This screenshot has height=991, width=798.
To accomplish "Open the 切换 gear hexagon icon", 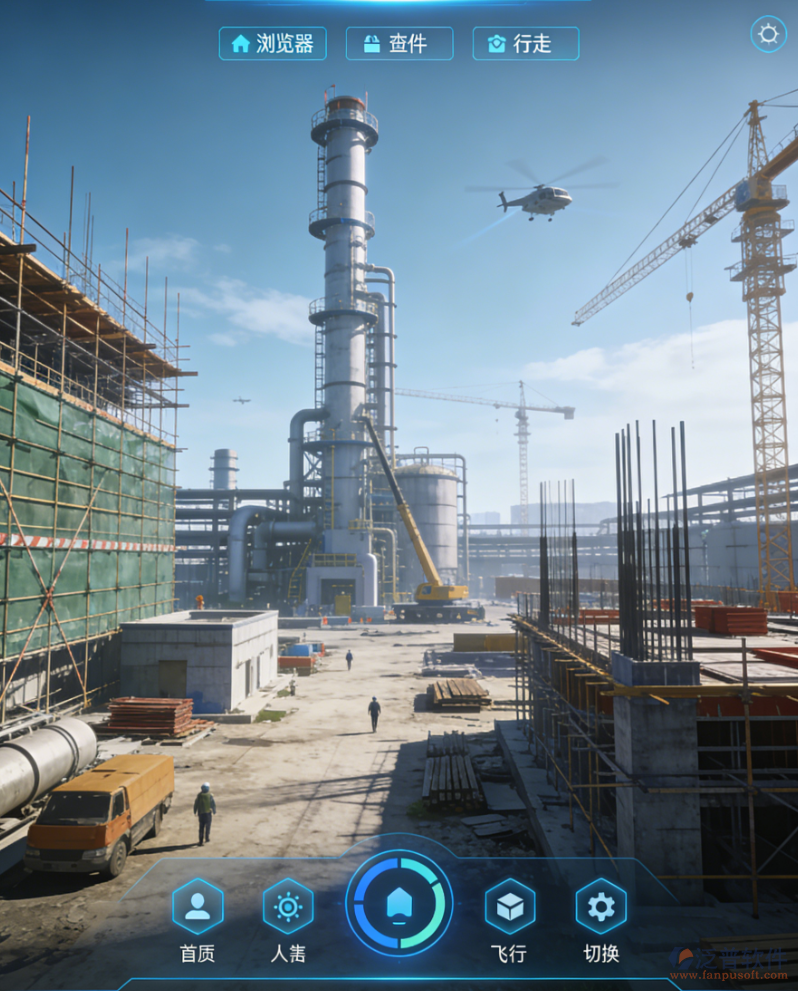I will click(601, 906).
